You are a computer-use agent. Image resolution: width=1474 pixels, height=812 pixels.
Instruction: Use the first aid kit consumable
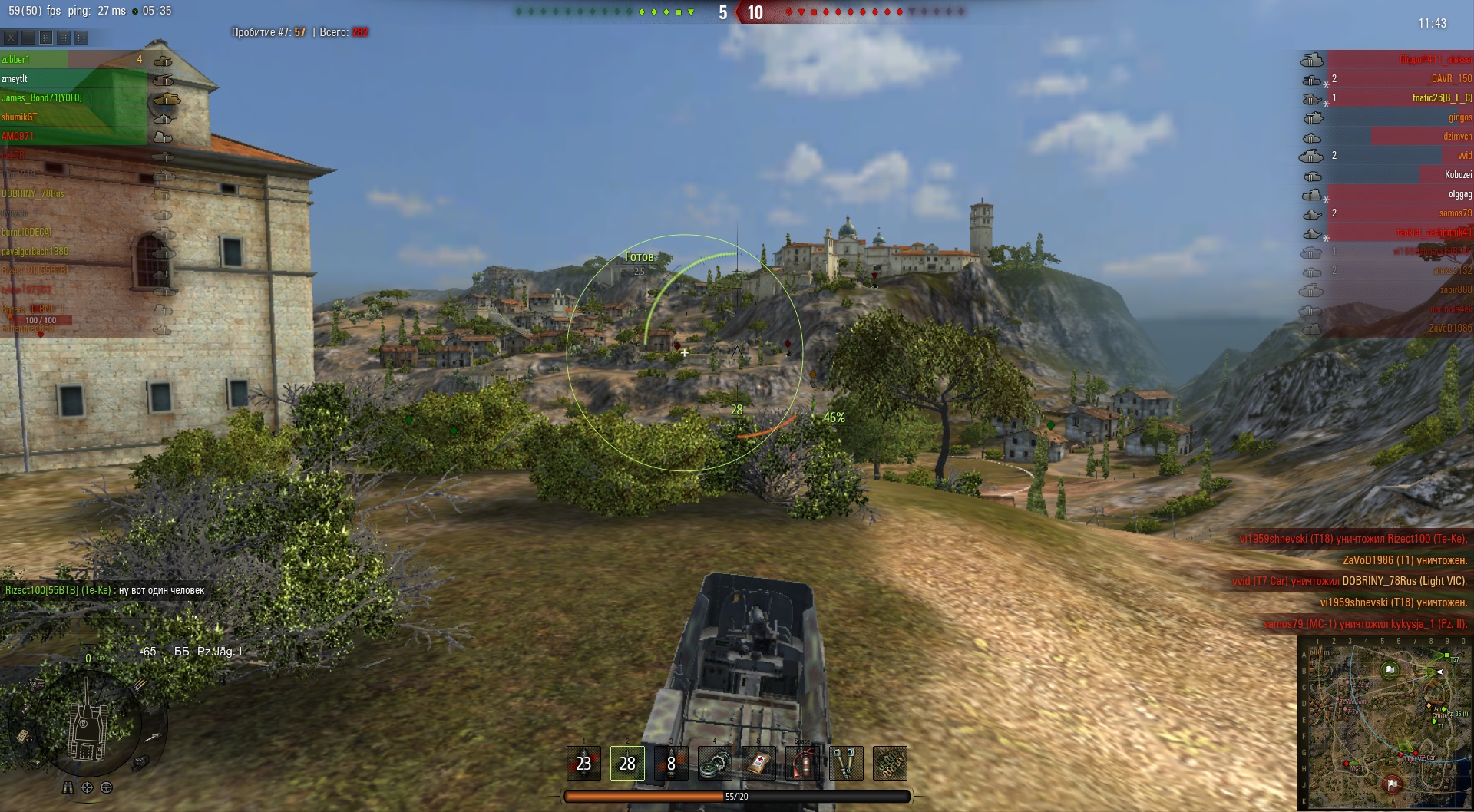(x=759, y=763)
